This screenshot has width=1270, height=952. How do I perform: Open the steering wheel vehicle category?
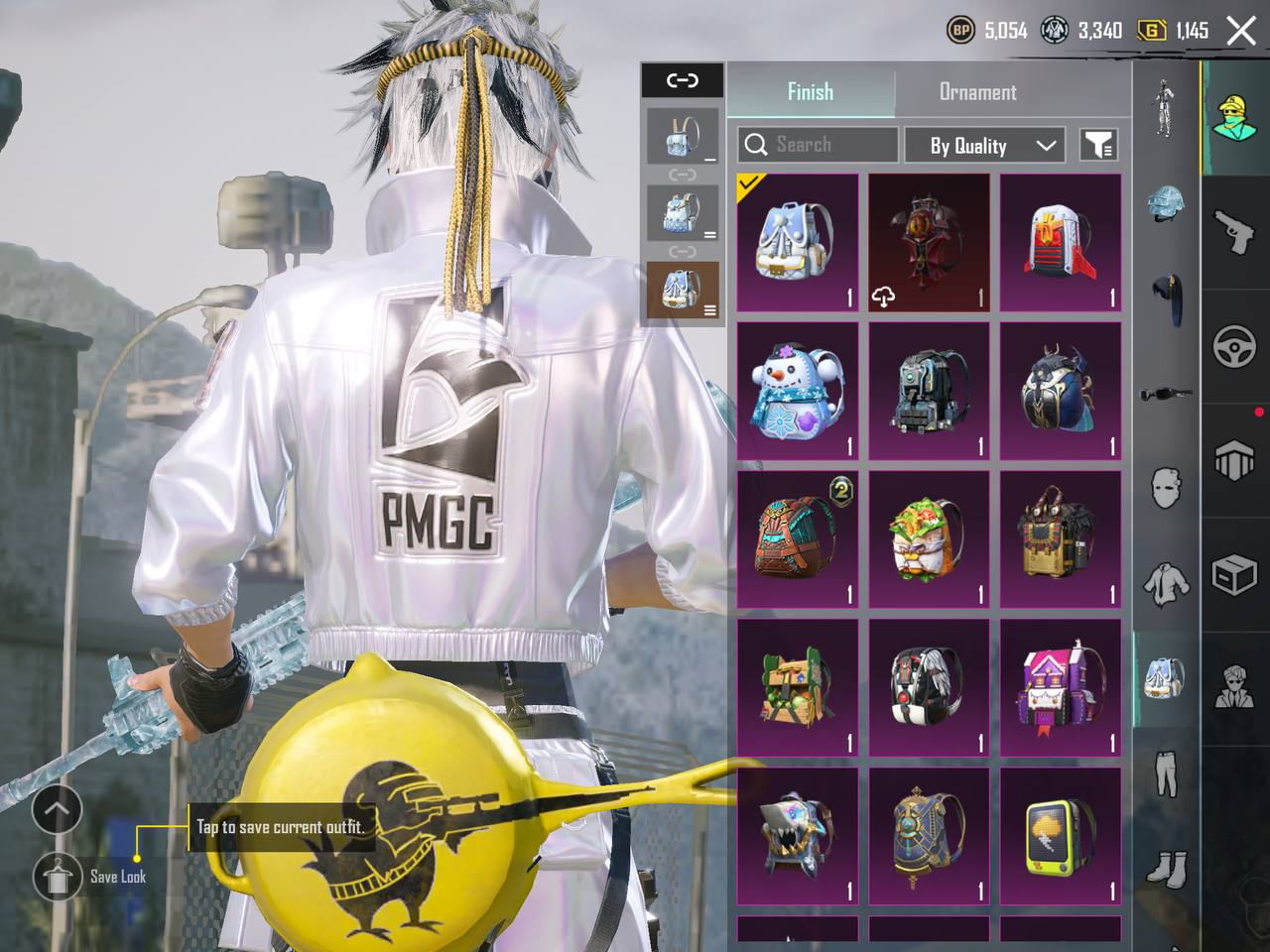pos(1235,347)
